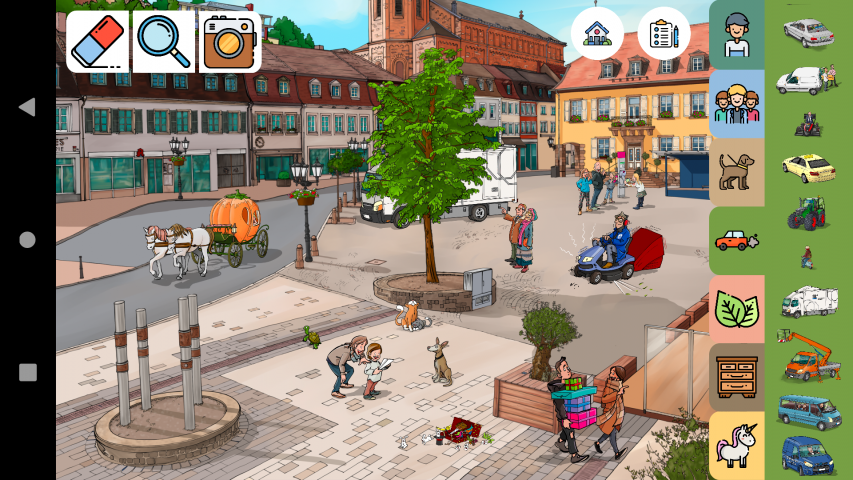Screen dimensions: 853x480
Task: Choose the green tractor sticker
Action: (807, 212)
